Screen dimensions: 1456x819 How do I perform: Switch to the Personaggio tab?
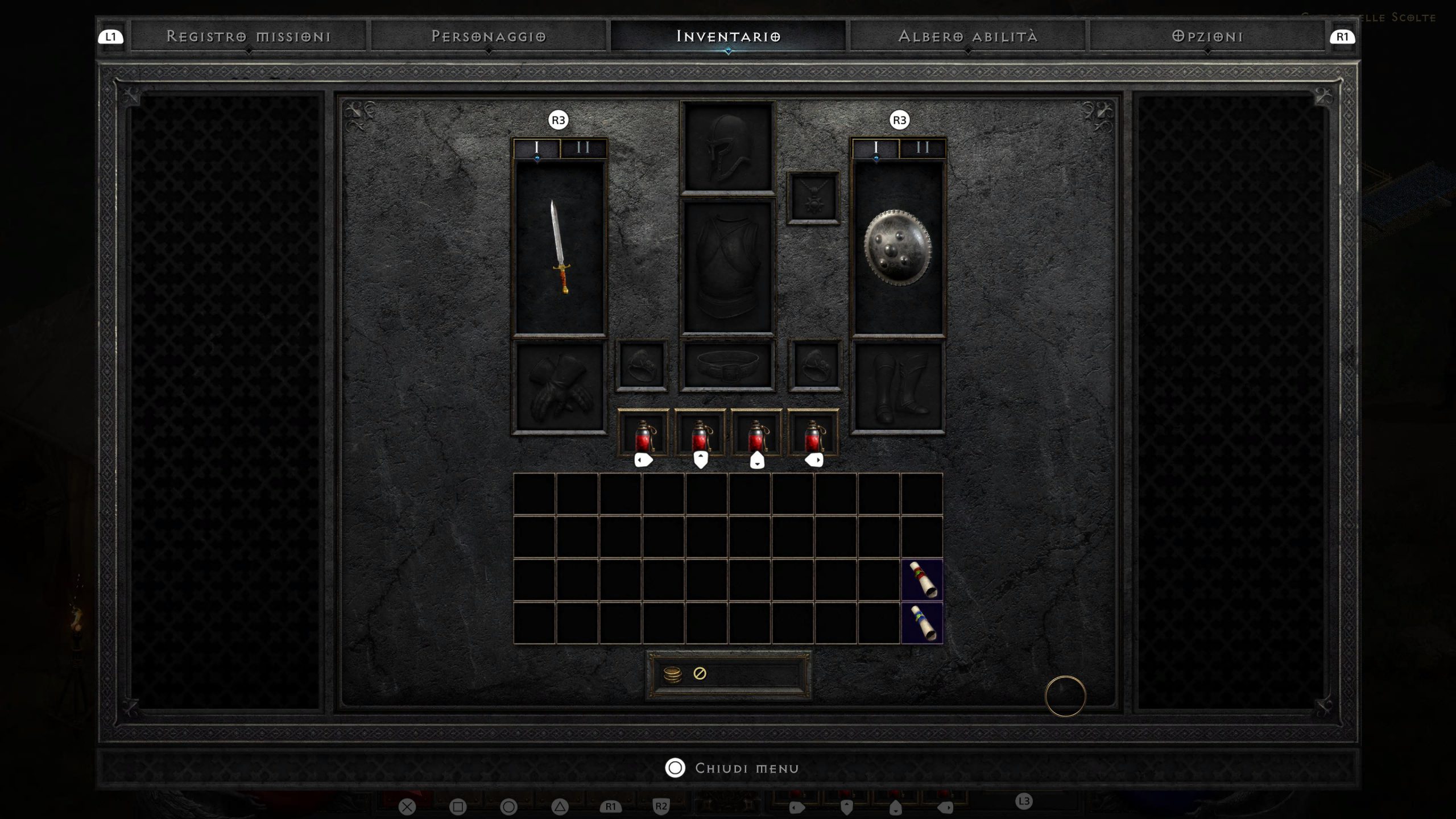point(489,36)
